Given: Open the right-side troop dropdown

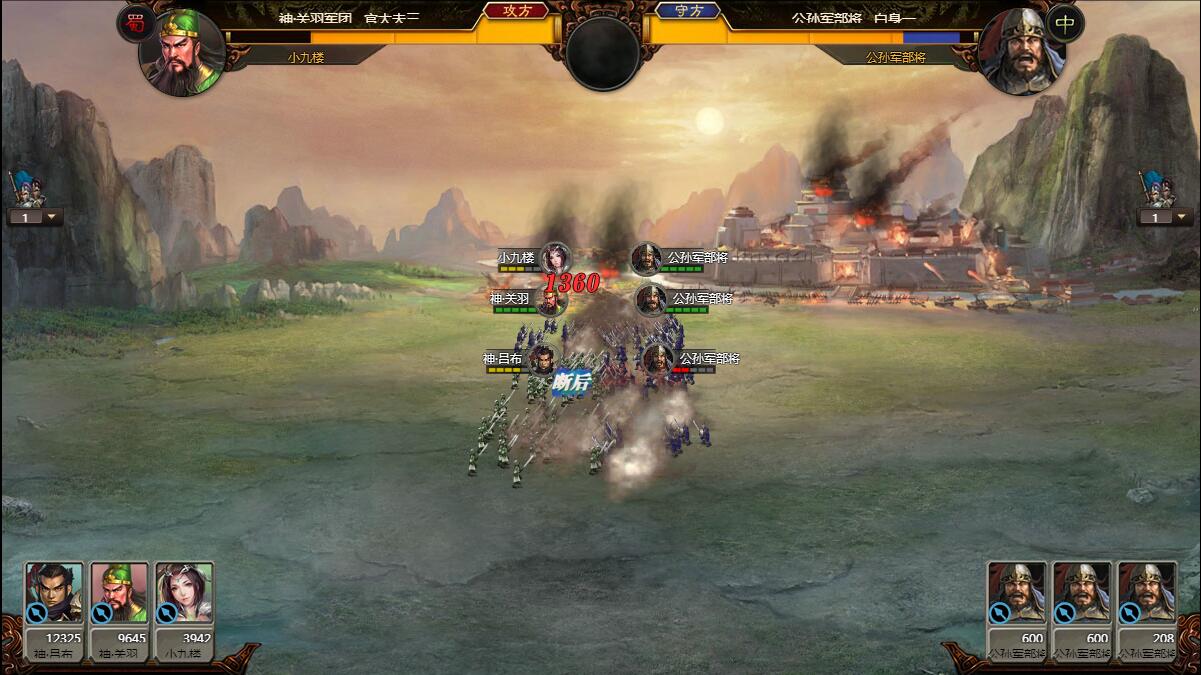Looking at the screenshot, I should [x=1164, y=217].
